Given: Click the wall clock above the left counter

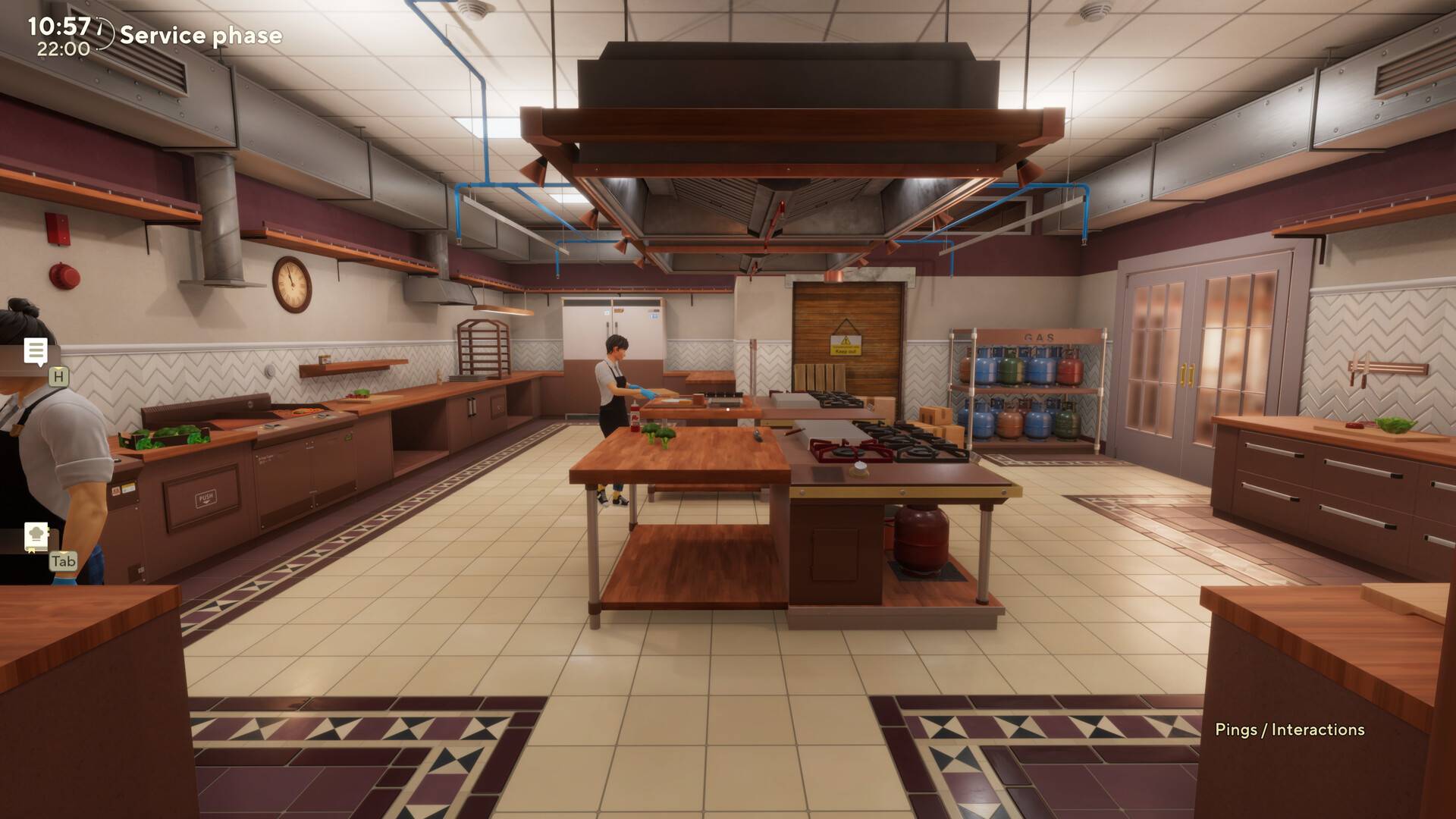Looking at the screenshot, I should [x=291, y=284].
